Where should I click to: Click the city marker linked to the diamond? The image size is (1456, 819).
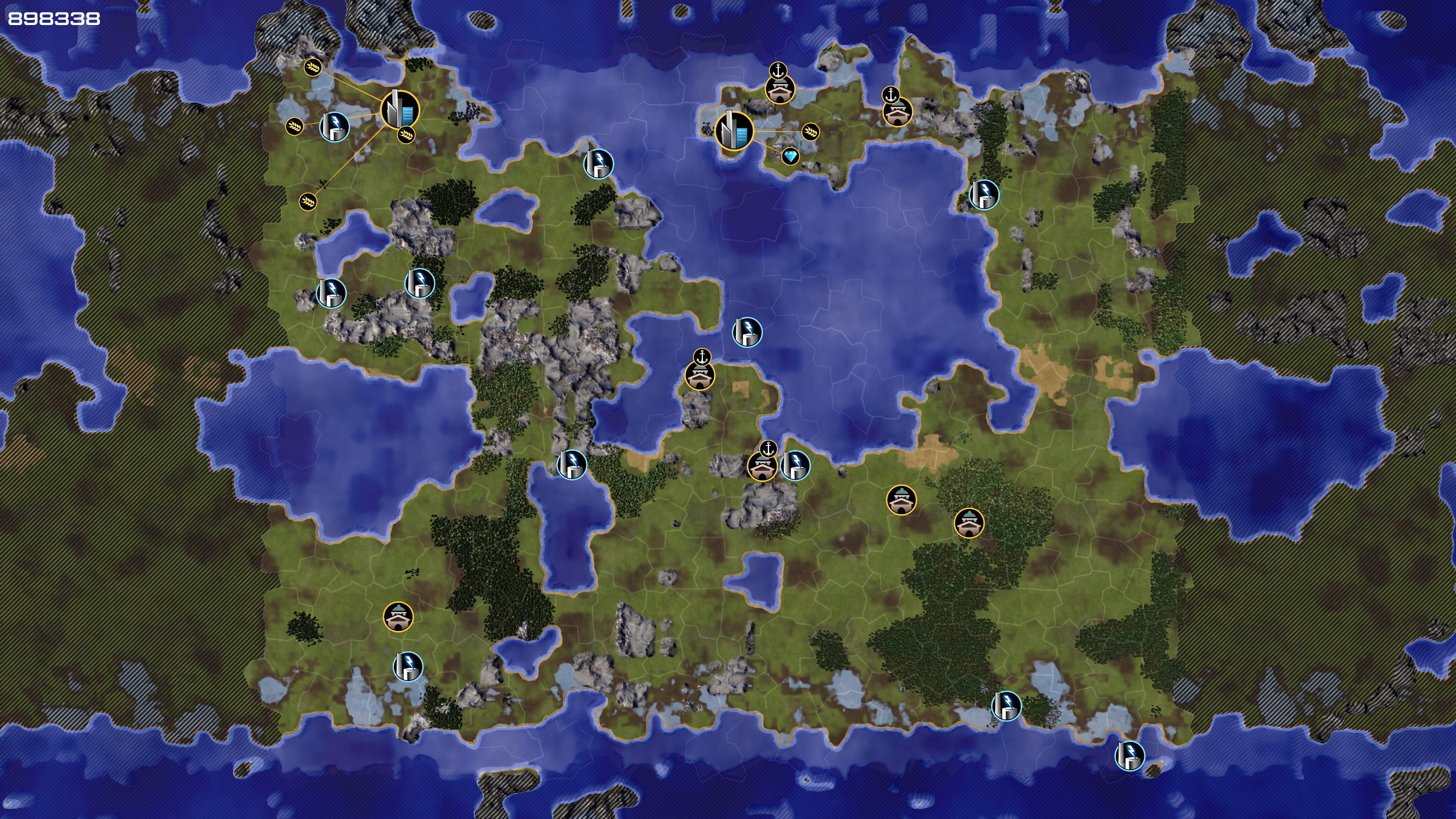click(734, 130)
